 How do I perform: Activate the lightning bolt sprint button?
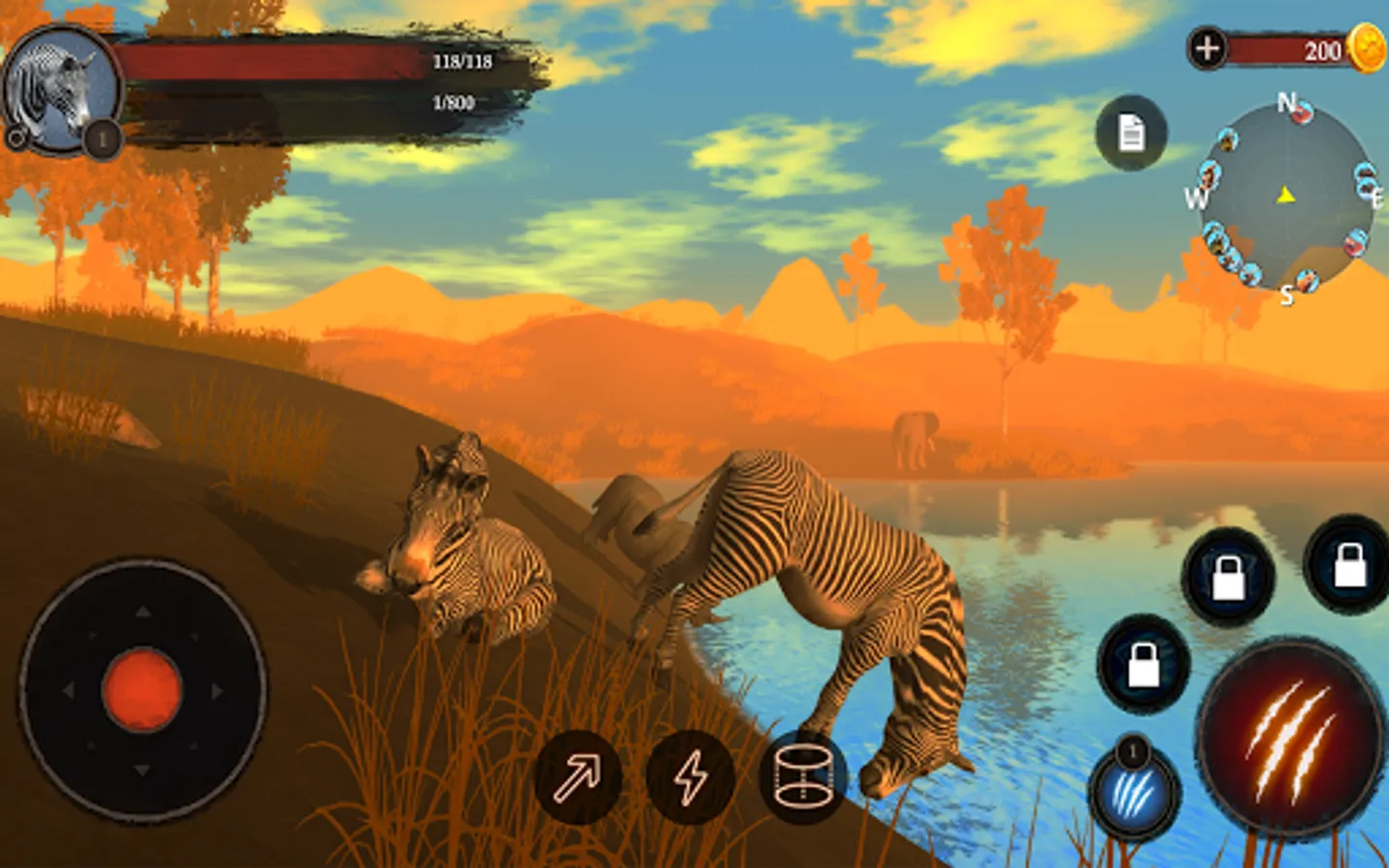coord(691,777)
